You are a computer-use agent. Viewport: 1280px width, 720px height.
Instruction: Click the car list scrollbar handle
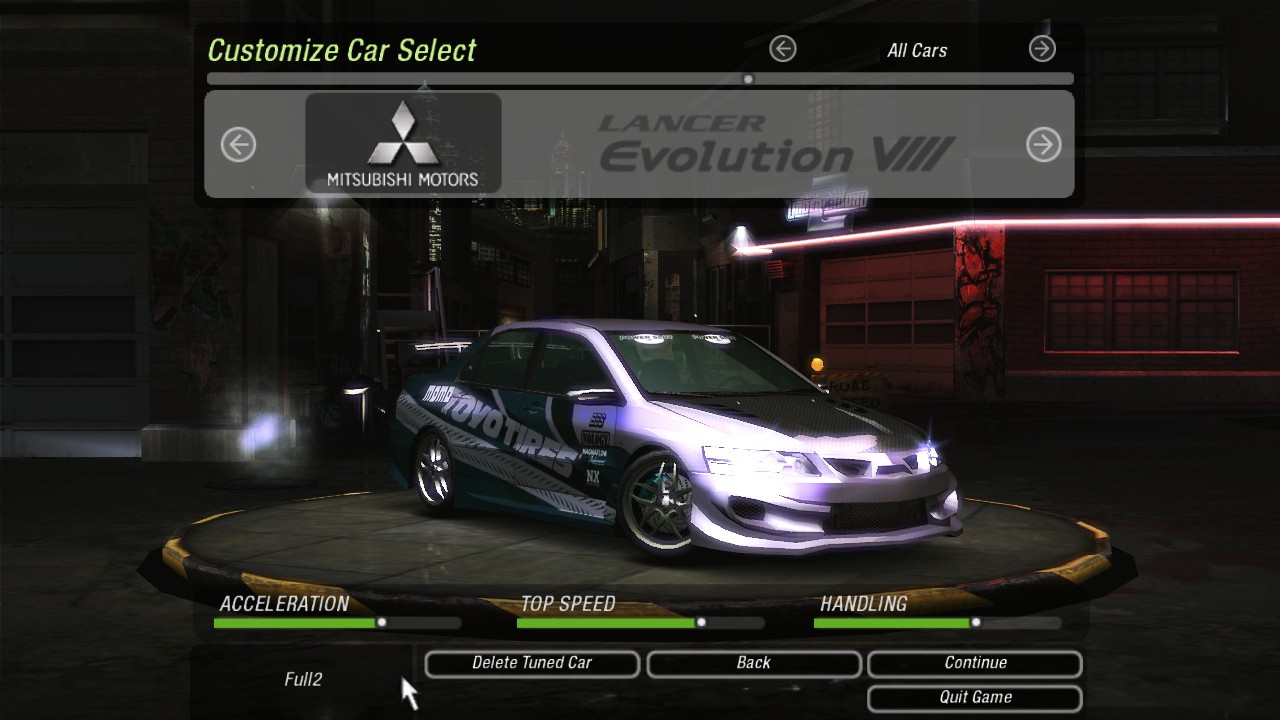[748, 79]
